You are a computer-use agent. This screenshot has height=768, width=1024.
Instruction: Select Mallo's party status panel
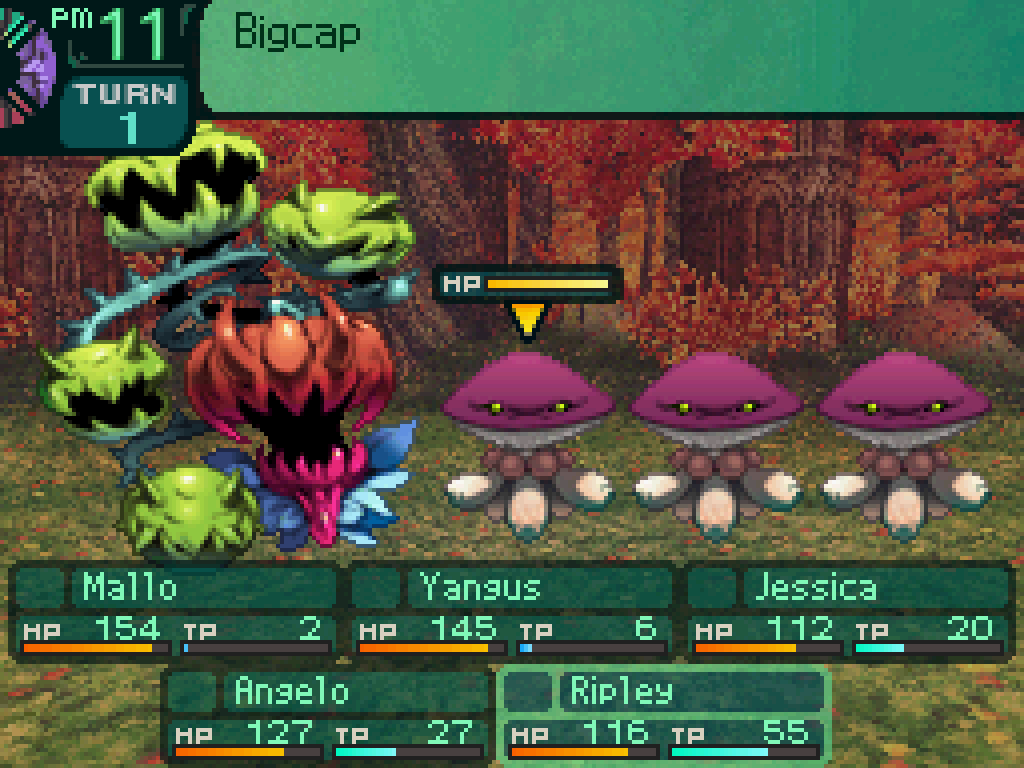tap(176, 610)
